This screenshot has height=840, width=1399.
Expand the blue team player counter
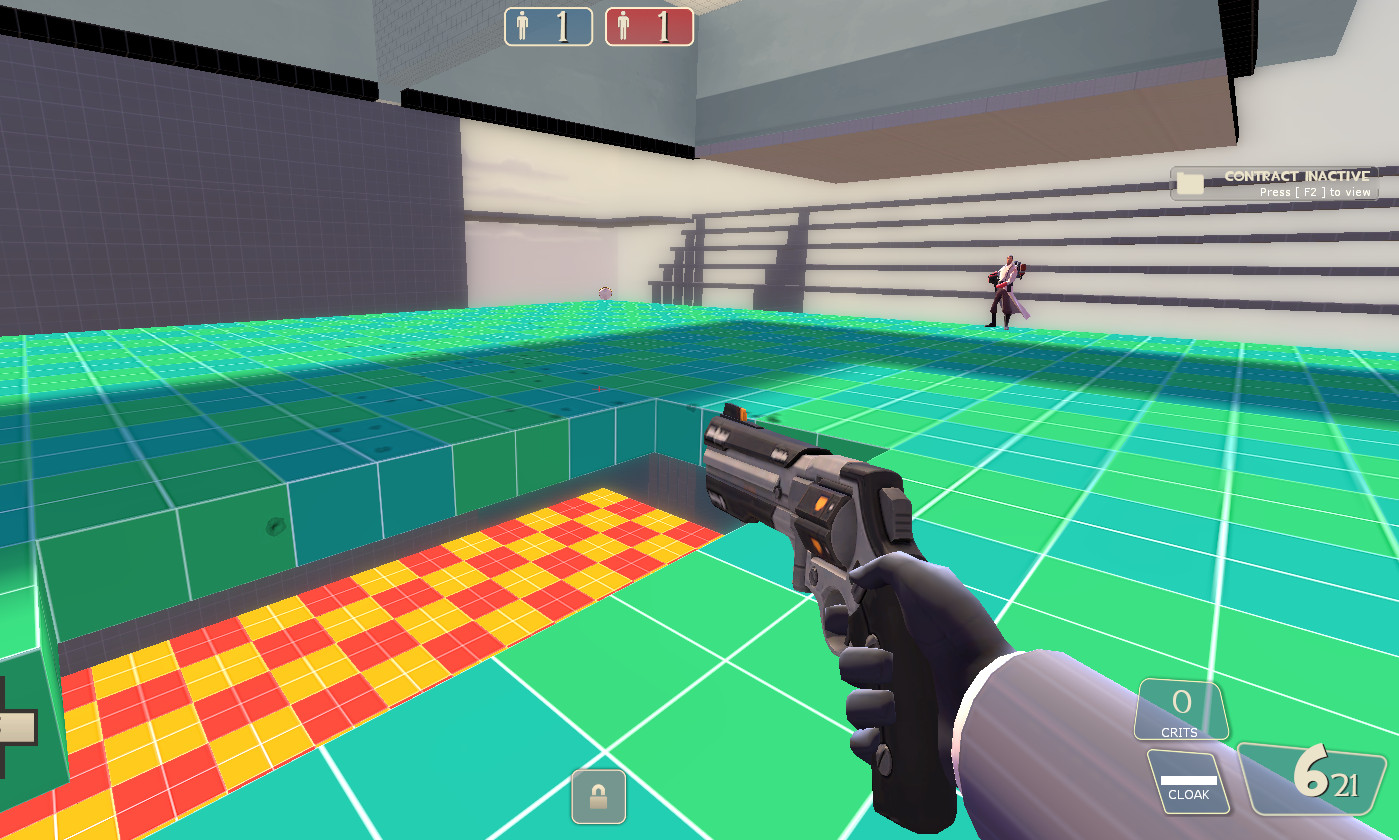coord(548,27)
